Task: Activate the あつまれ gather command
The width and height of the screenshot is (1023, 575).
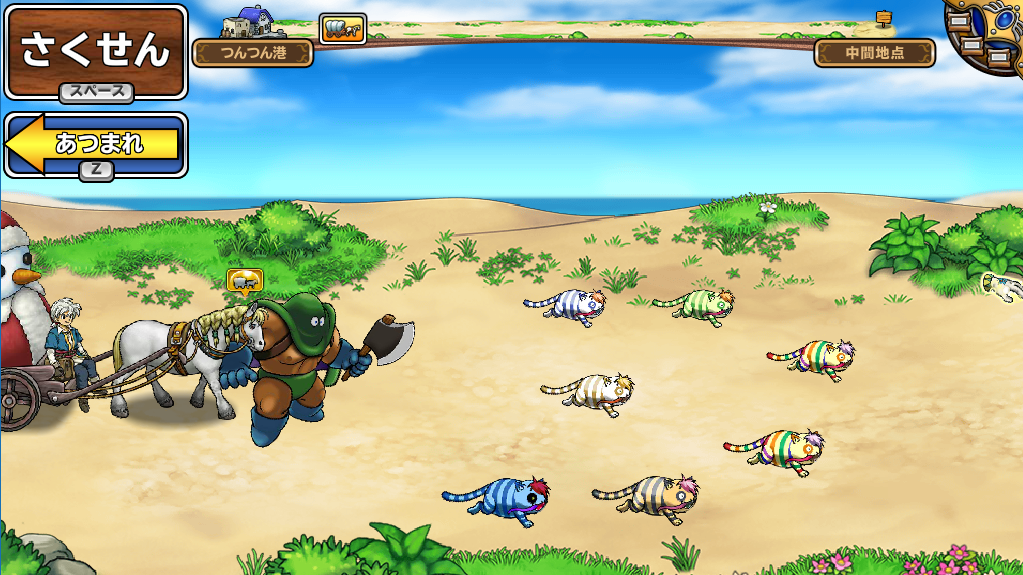Action: pyautogui.click(x=96, y=146)
